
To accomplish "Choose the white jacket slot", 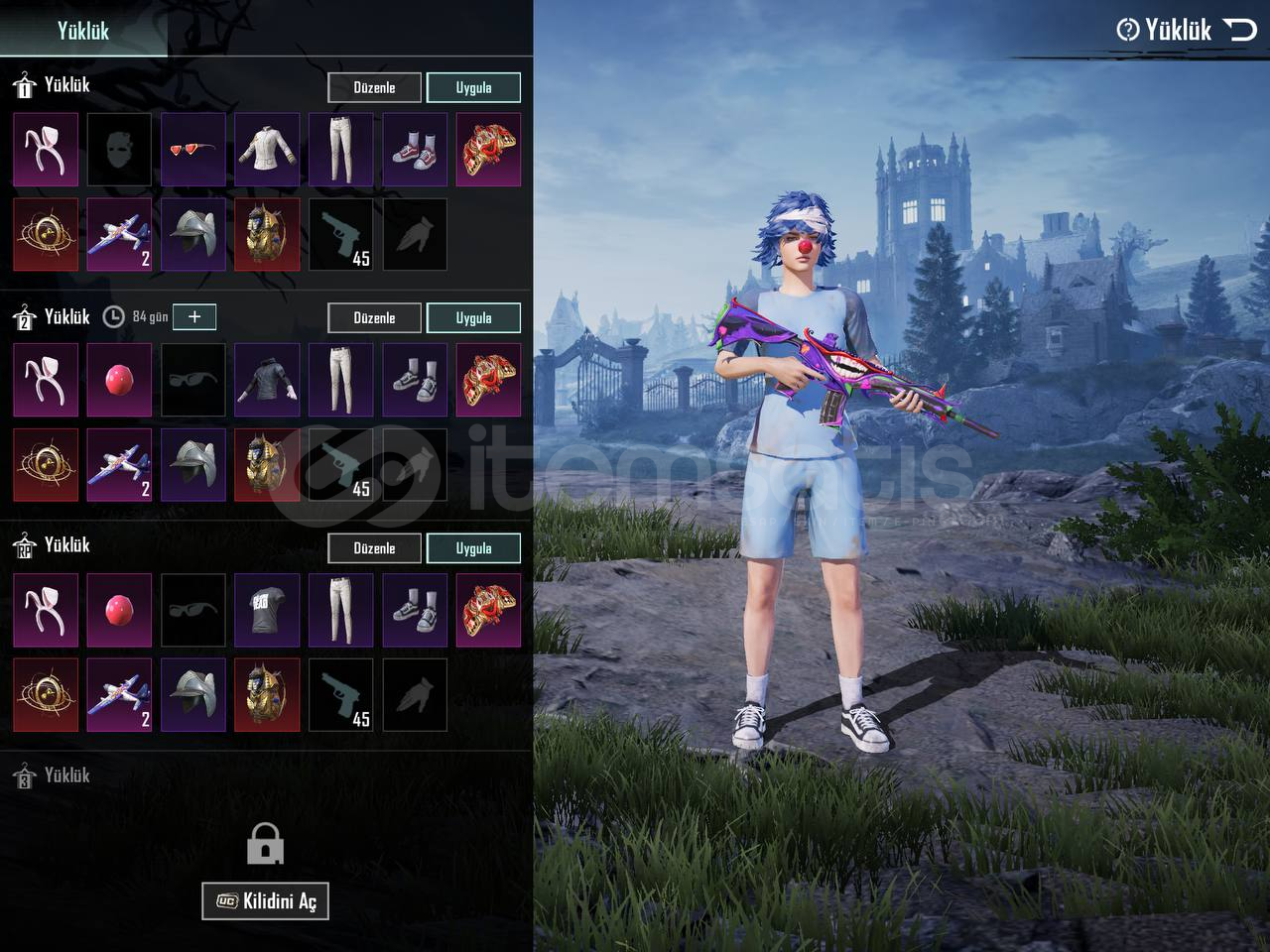I will [267, 150].
